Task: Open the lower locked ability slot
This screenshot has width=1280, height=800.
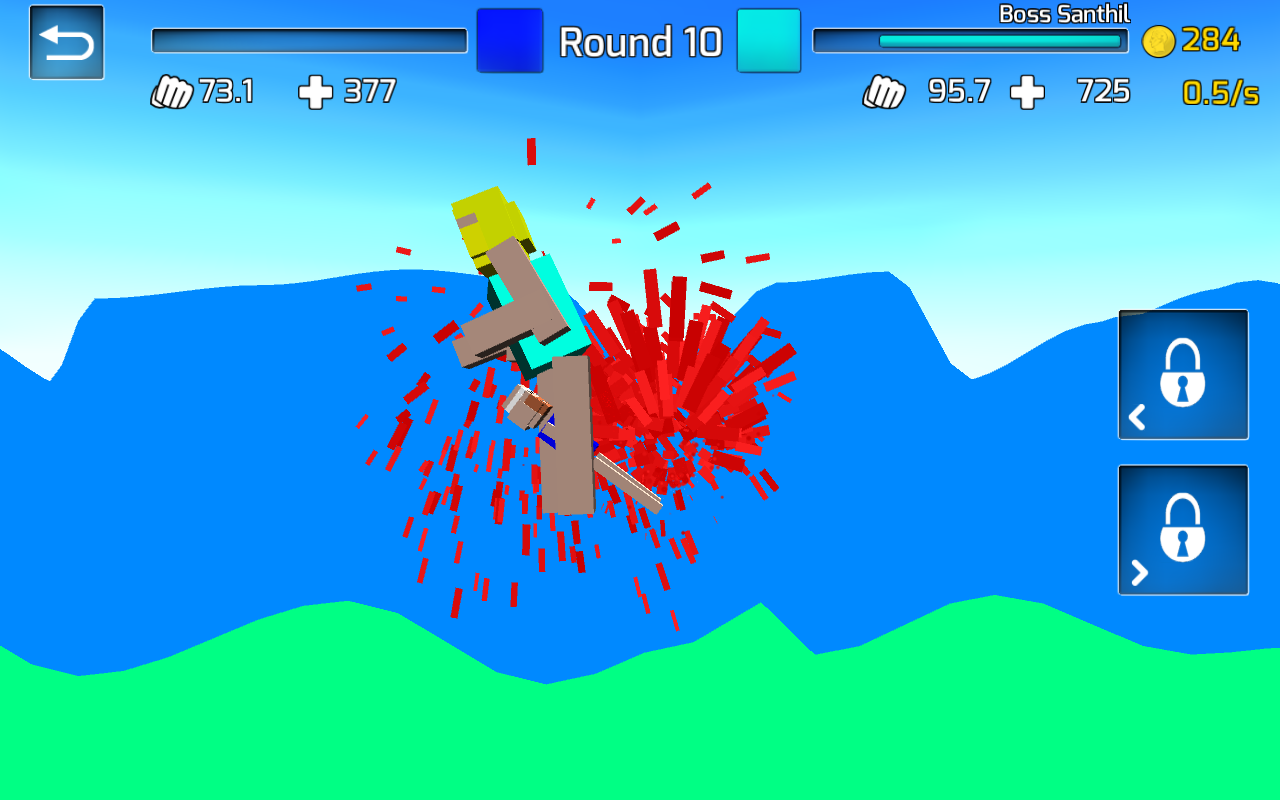Action: [1183, 529]
